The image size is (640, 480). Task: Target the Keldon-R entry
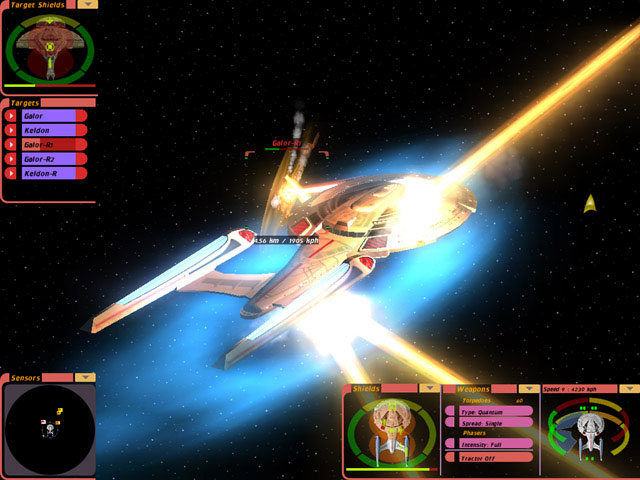49,172
